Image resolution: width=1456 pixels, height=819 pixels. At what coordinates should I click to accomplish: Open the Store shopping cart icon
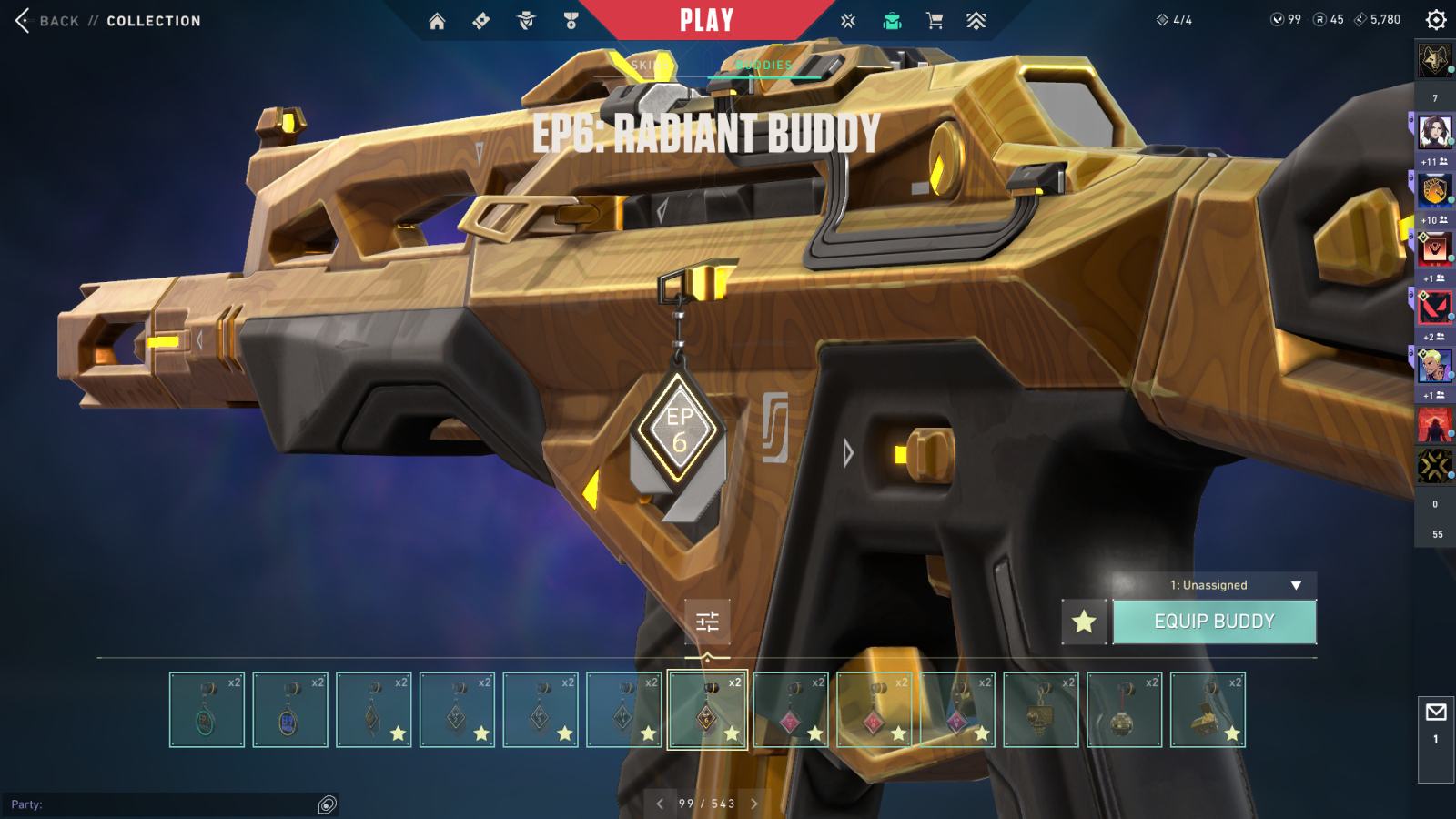(935, 20)
